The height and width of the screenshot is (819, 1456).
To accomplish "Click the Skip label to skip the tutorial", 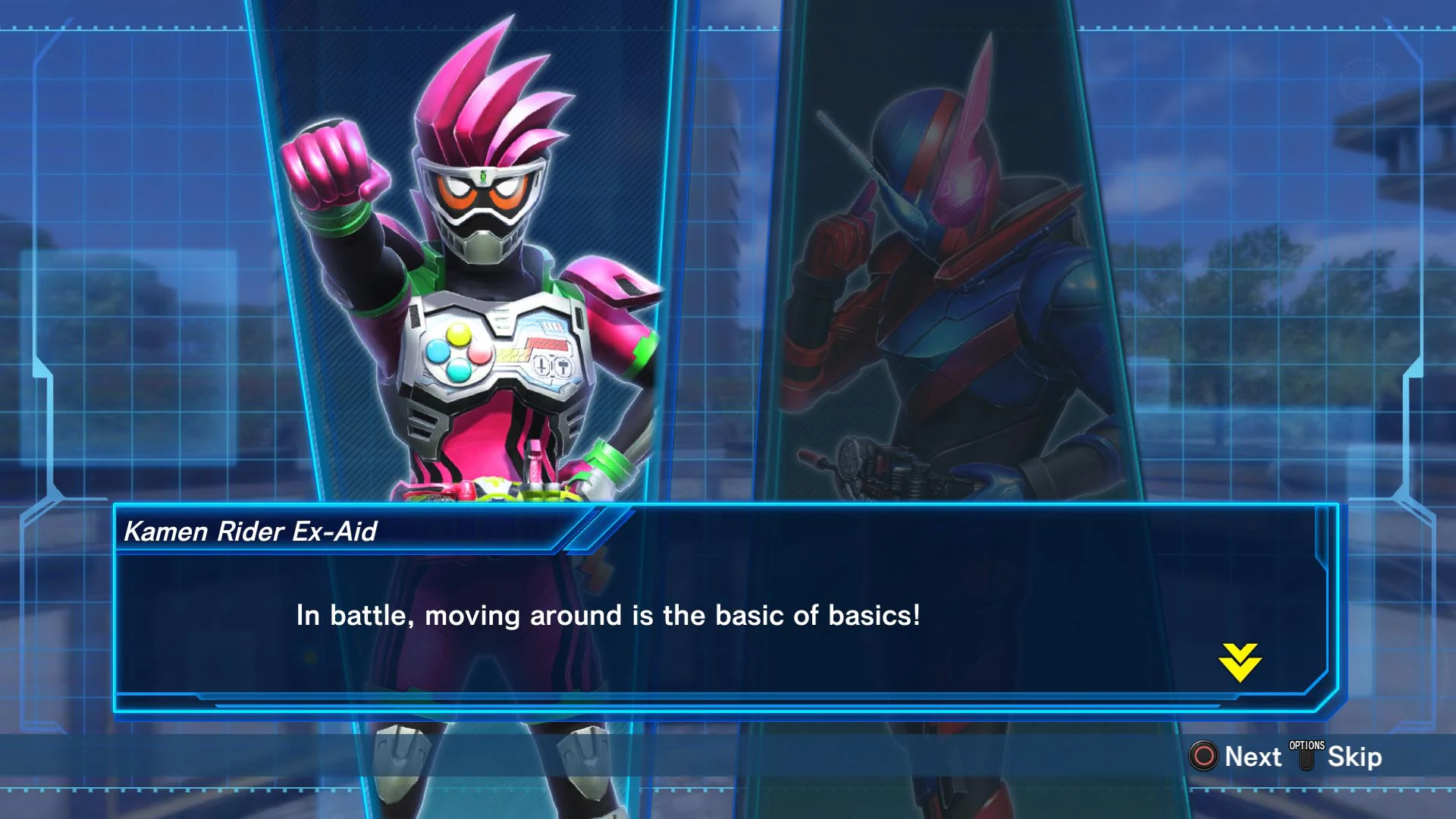I will (x=1357, y=756).
